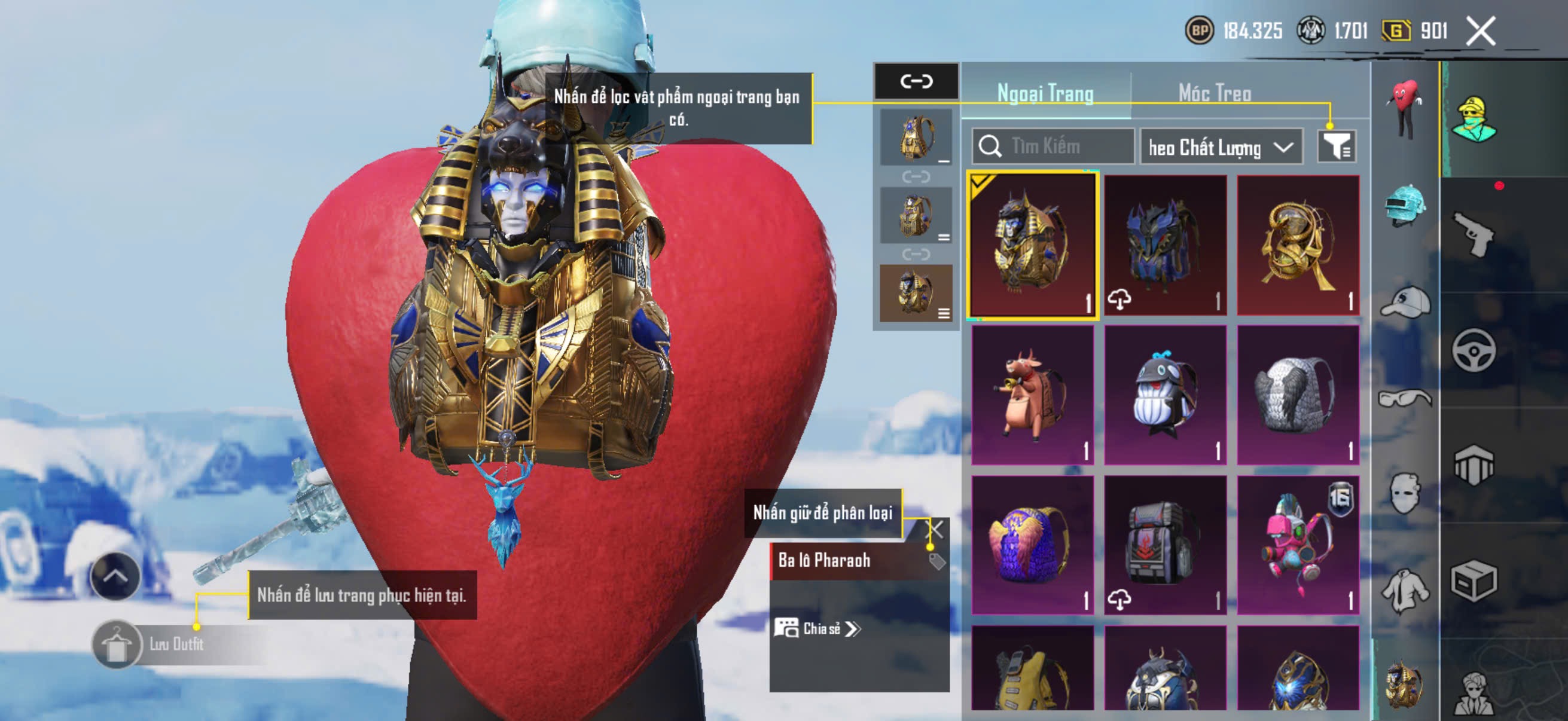The height and width of the screenshot is (721, 1568).
Task: Select the whale backpack skin
Action: pyautogui.click(x=1165, y=394)
